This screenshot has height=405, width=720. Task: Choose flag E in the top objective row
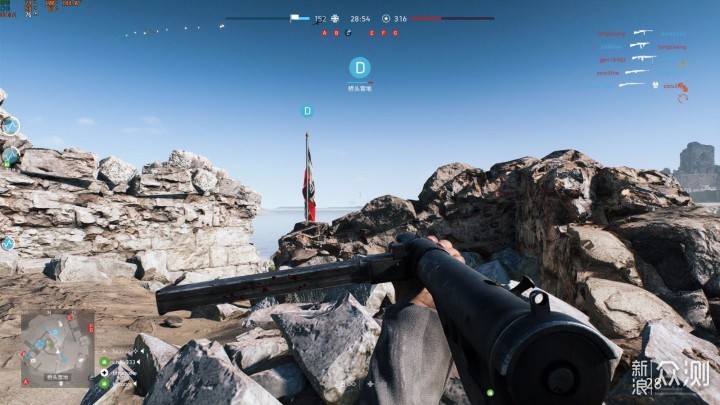(x=372, y=33)
